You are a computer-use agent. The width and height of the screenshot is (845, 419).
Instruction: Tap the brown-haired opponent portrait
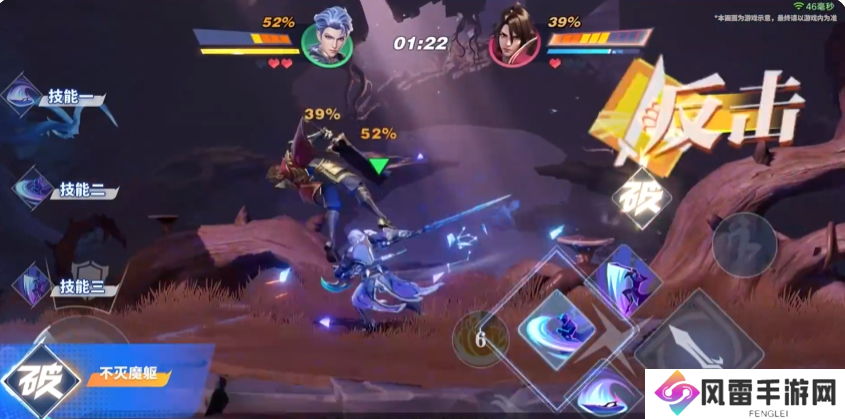(x=514, y=39)
